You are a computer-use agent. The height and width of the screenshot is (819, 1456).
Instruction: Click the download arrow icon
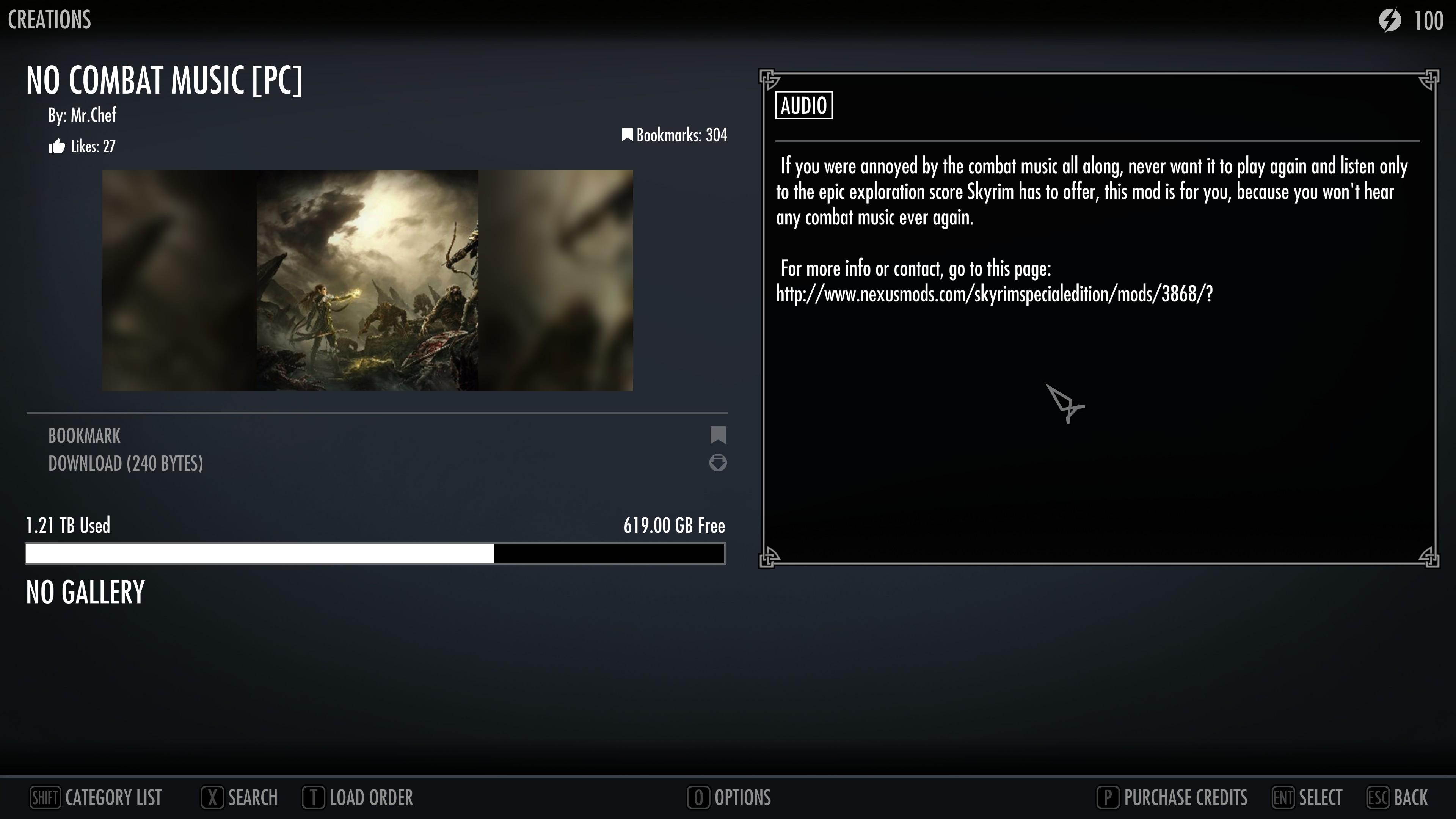click(718, 463)
